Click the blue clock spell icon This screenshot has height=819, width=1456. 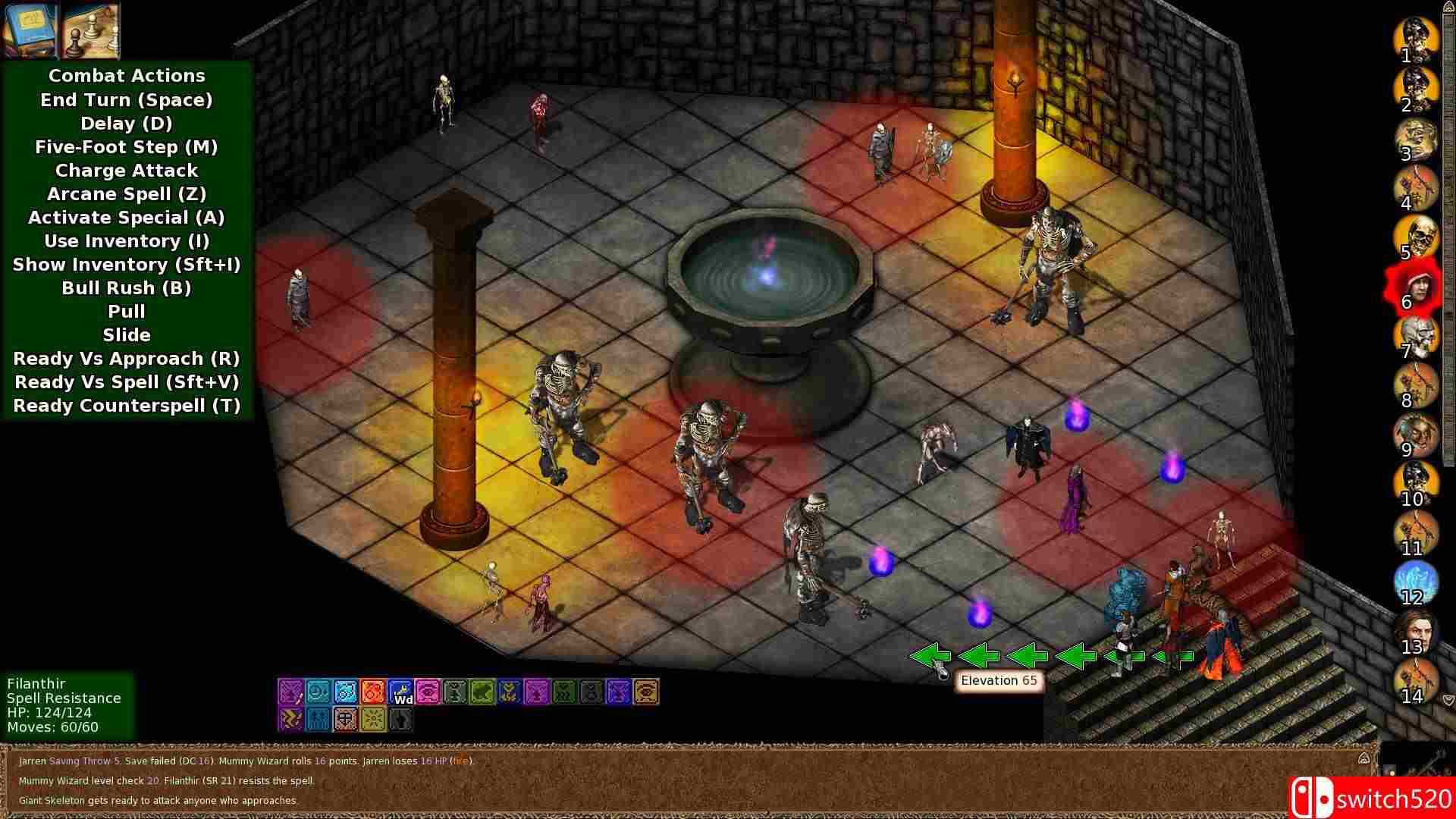pos(318,692)
